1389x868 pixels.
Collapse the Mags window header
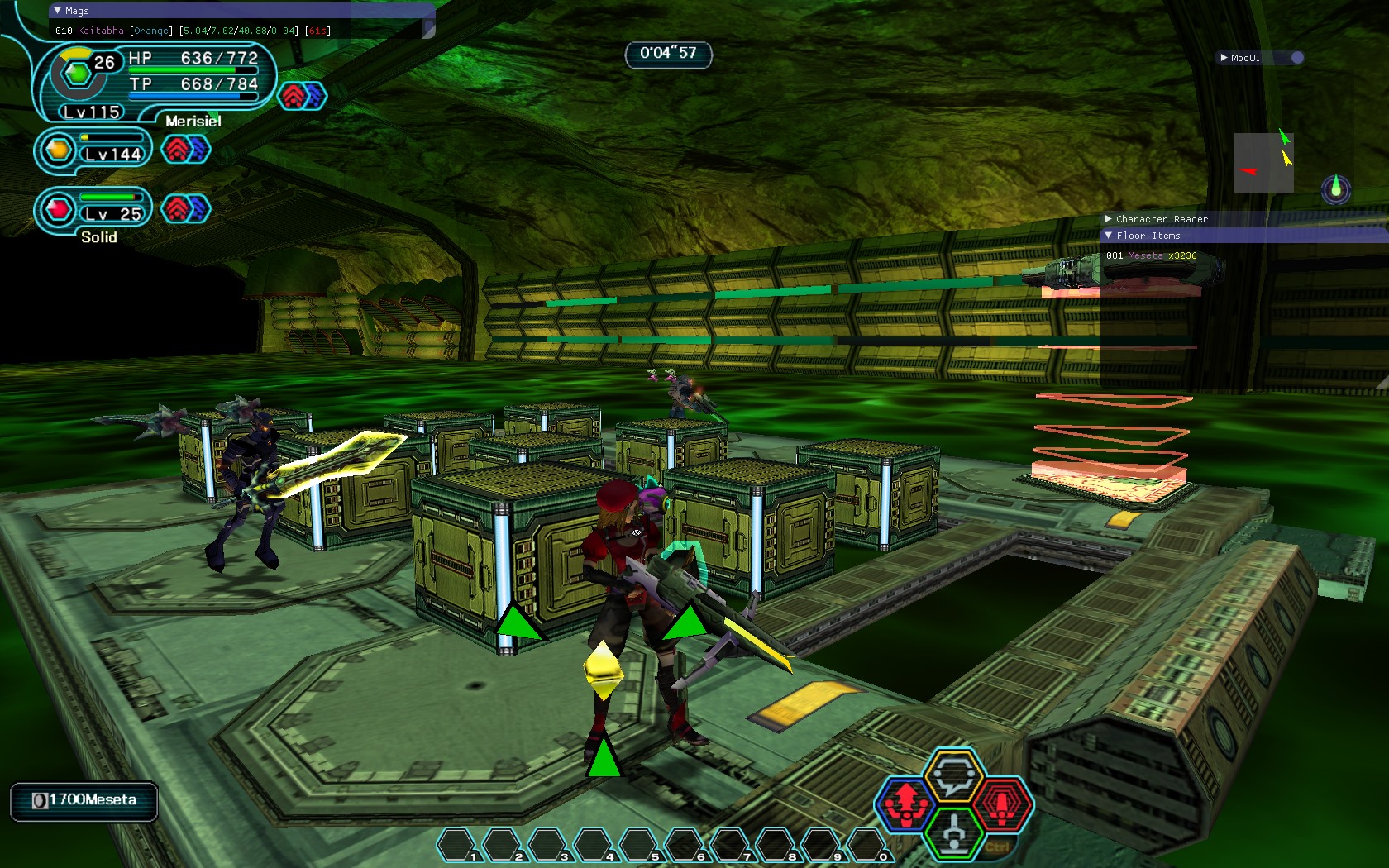coord(57,11)
